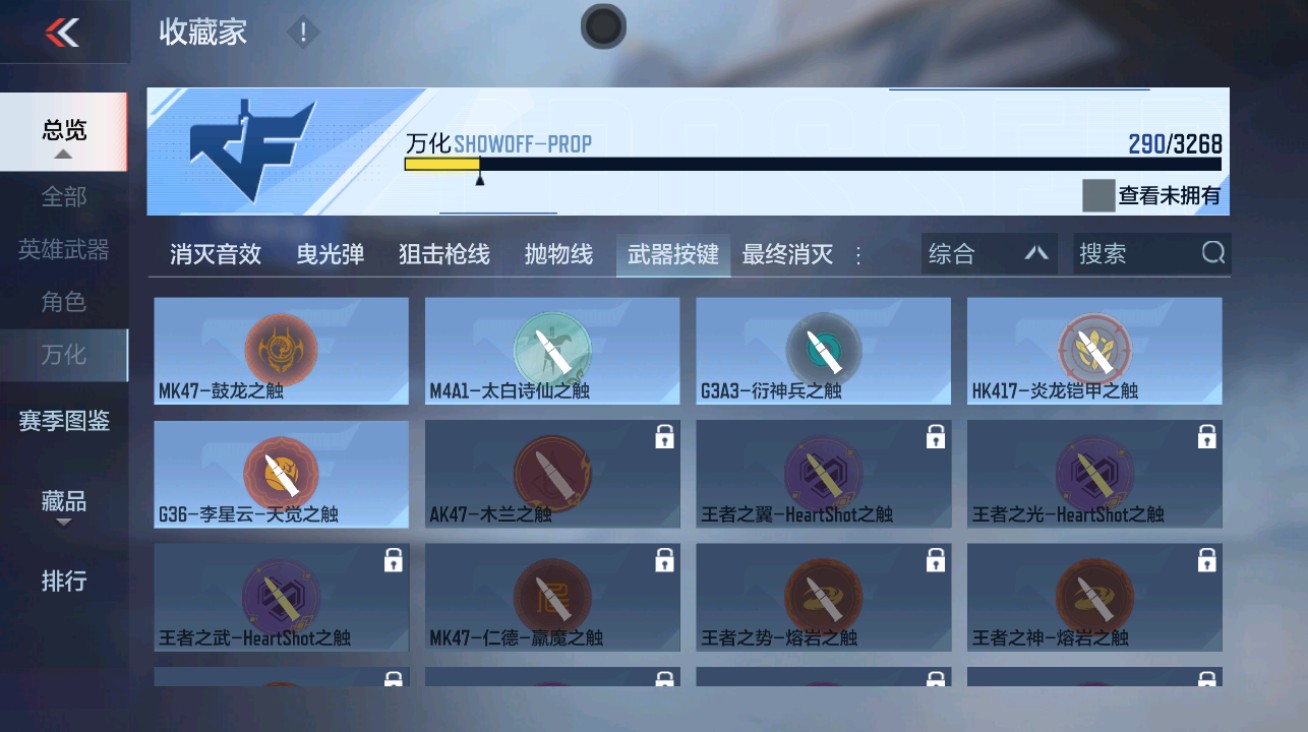Select the MK47-鼓龙之触 medallion icon

coord(280,345)
